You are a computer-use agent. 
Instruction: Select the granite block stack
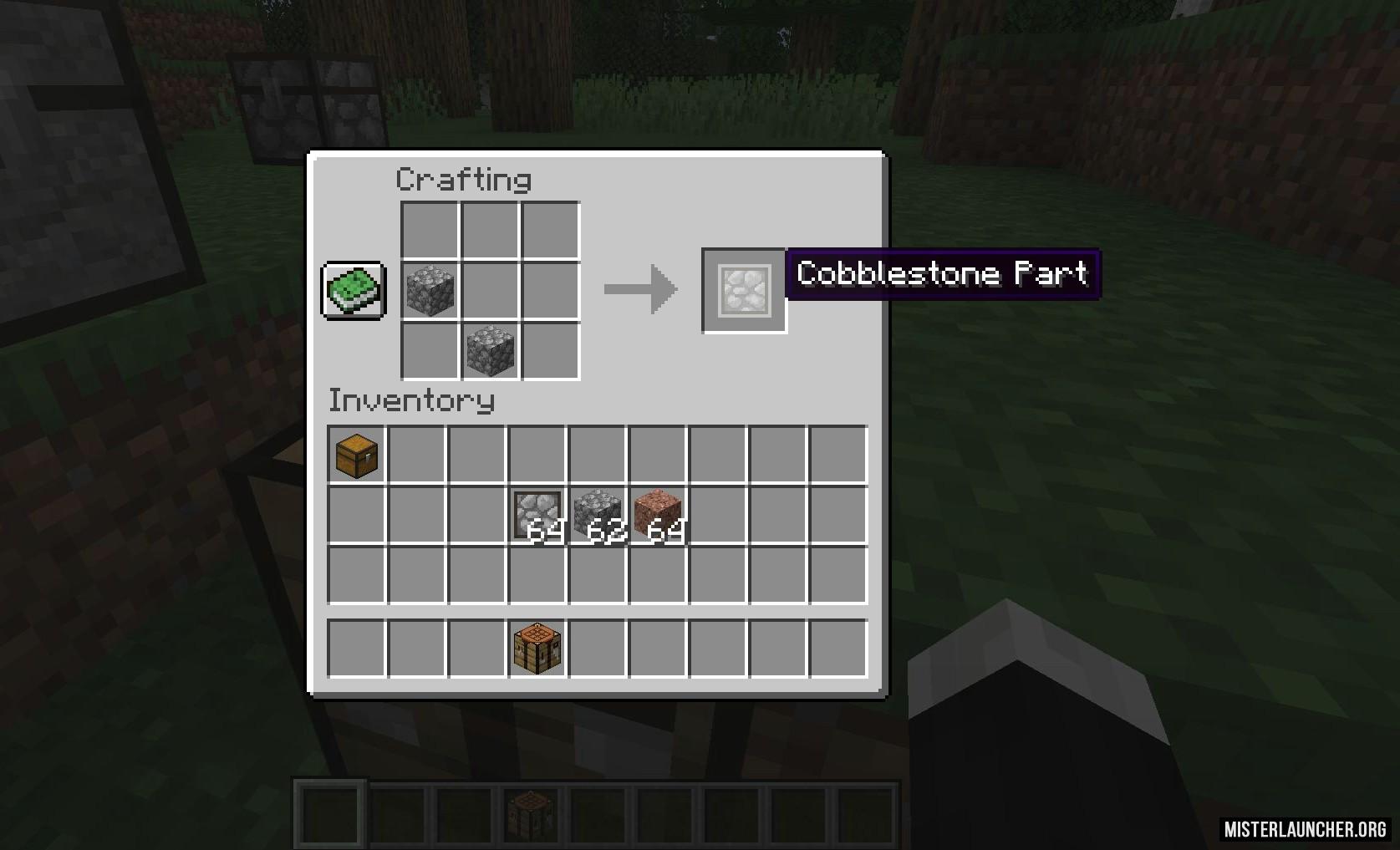pyautogui.click(x=658, y=516)
